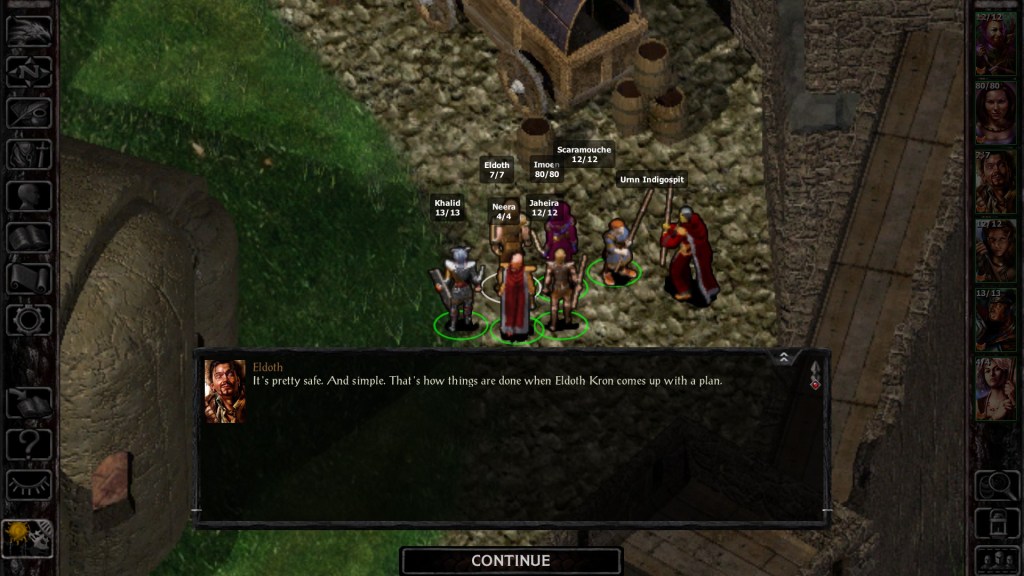Open the area map with the compass icon
Screen dimensions: 1024x576
click(28, 72)
